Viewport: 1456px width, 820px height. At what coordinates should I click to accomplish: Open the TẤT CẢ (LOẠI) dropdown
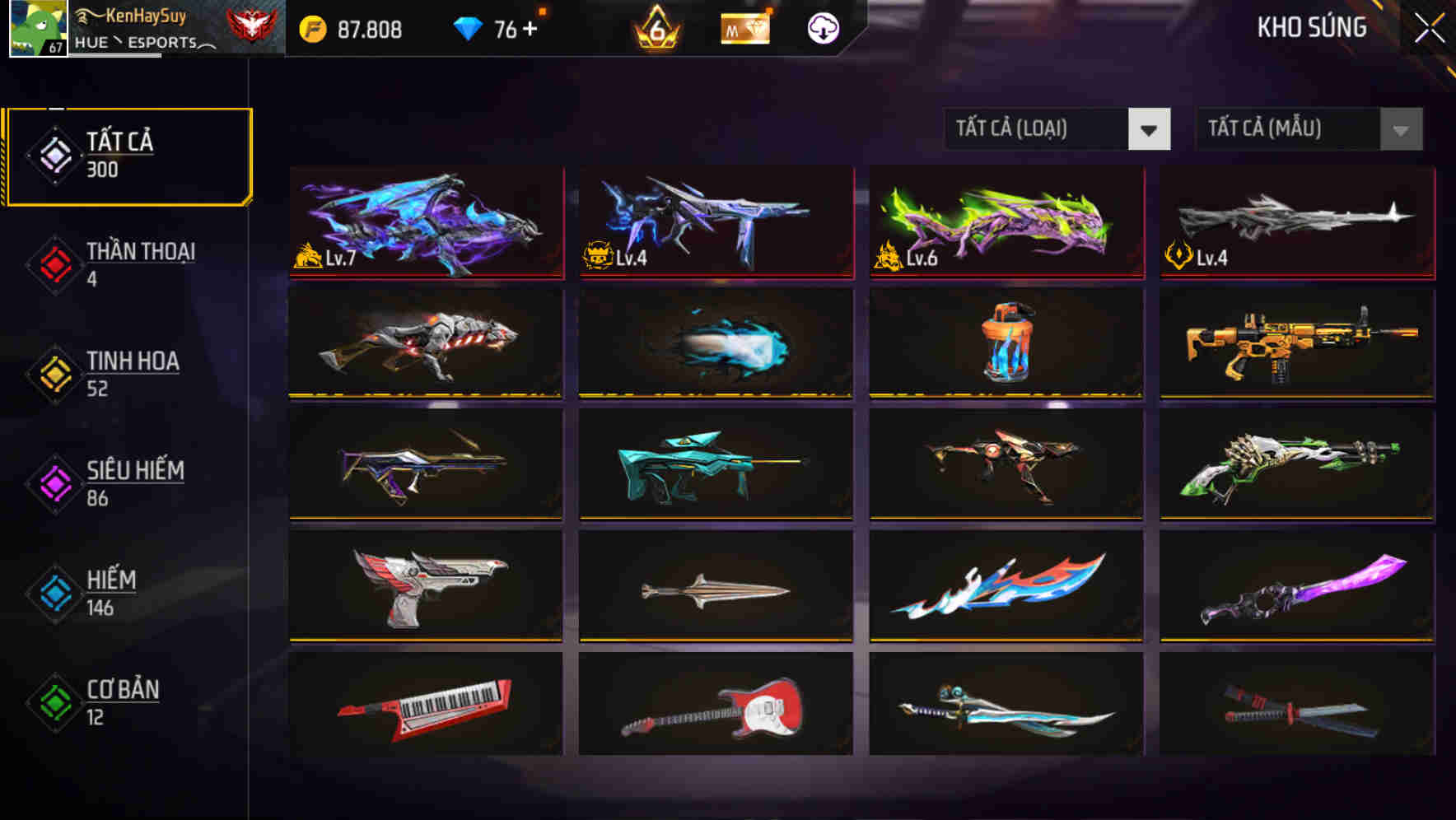[x=1057, y=129]
